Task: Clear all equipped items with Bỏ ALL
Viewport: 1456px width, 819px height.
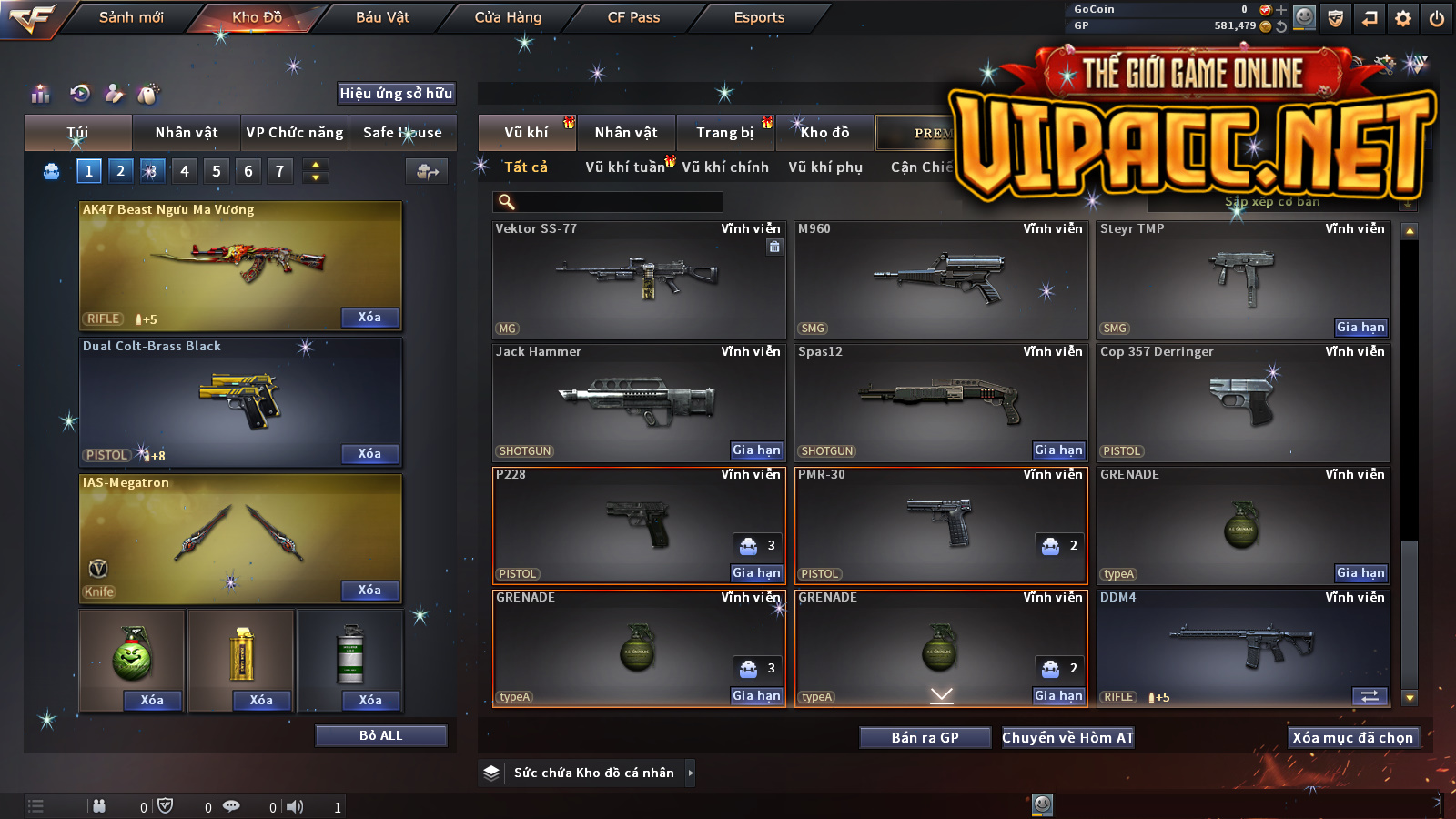Action: tap(380, 735)
